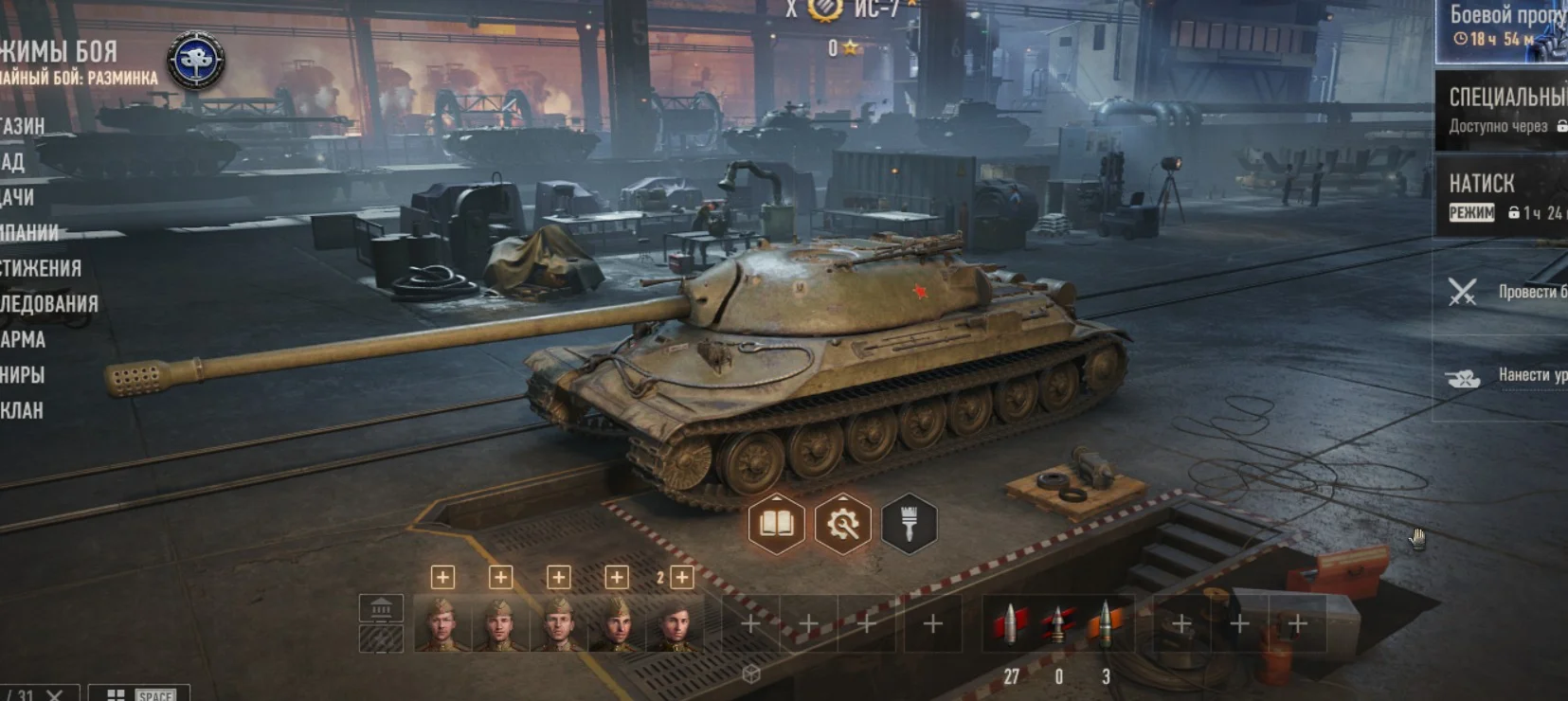This screenshot has height=701, width=1568.
Task: Open exterior customization with the brush icon
Action: click(908, 525)
